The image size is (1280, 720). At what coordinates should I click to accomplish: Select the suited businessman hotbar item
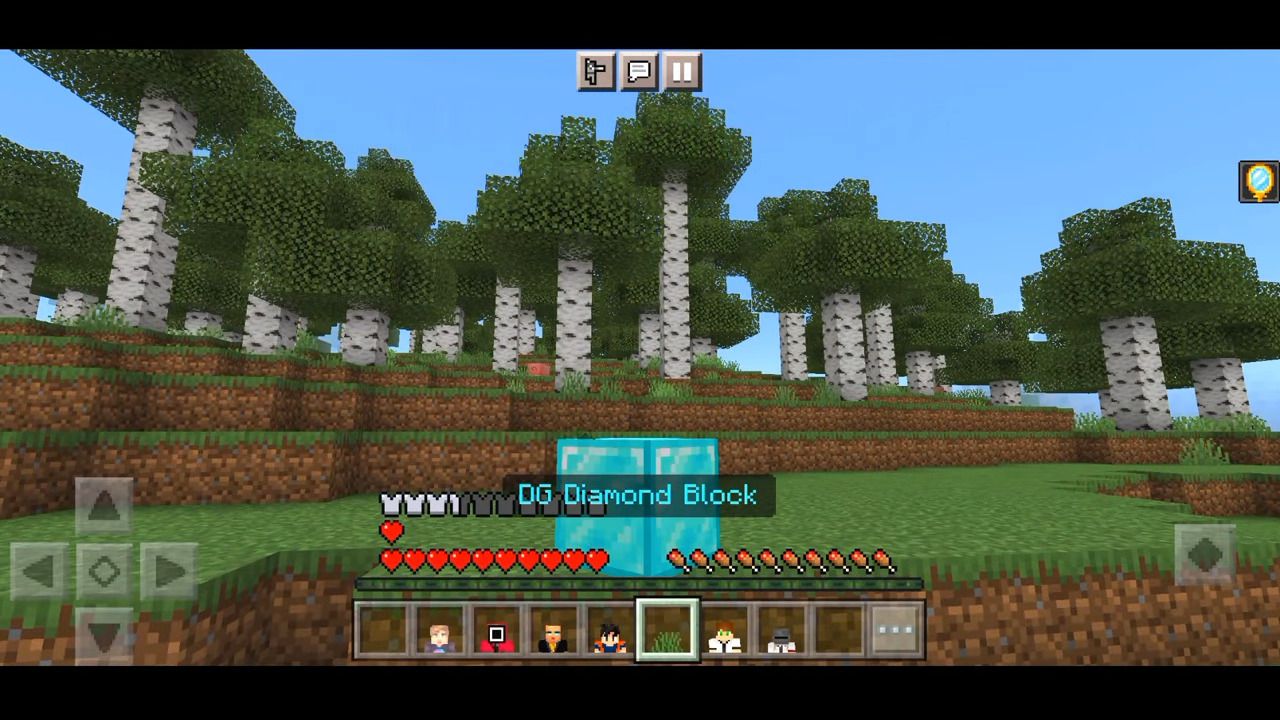click(x=555, y=630)
